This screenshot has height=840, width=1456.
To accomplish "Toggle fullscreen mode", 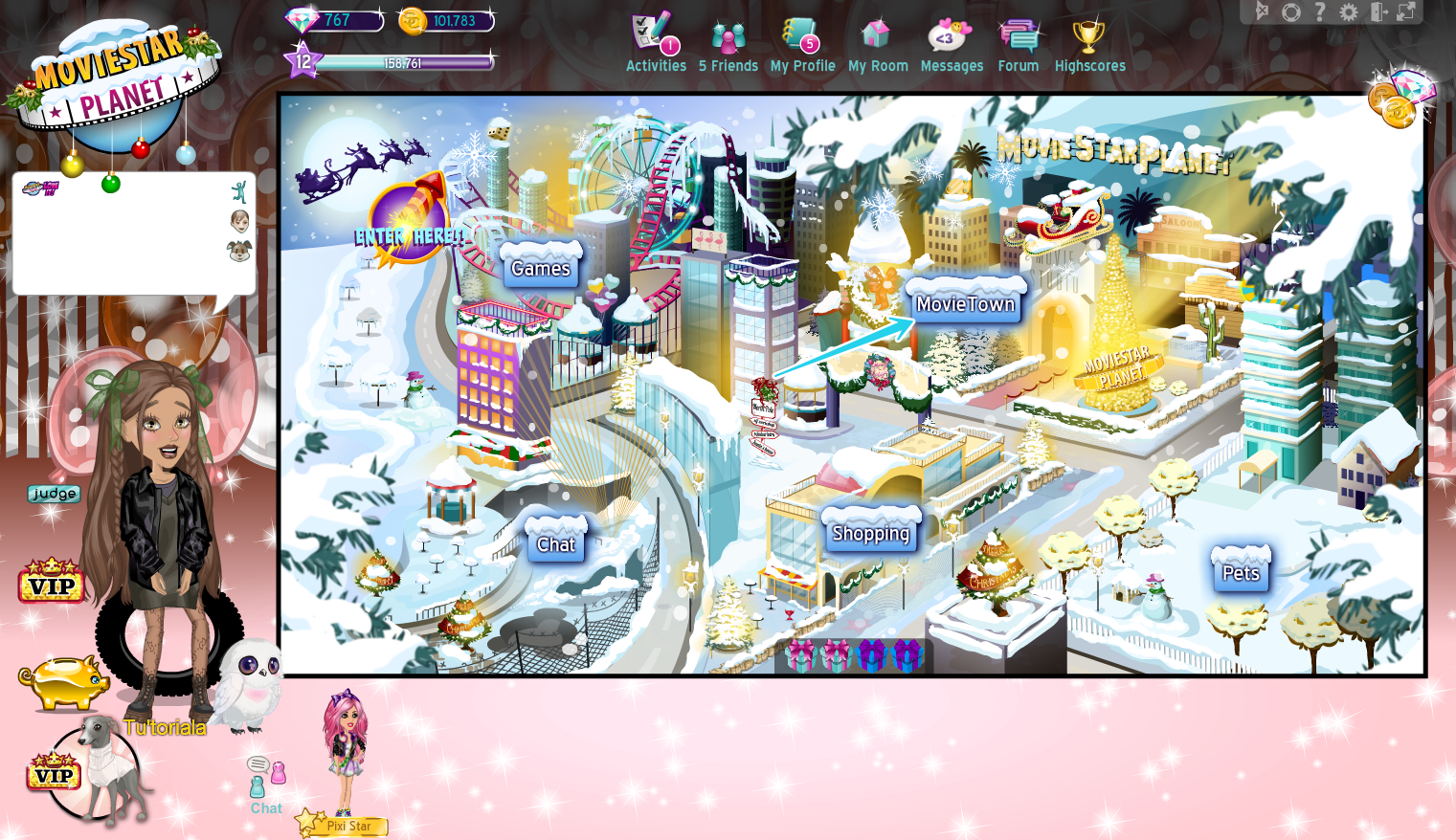I will coord(1405,11).
